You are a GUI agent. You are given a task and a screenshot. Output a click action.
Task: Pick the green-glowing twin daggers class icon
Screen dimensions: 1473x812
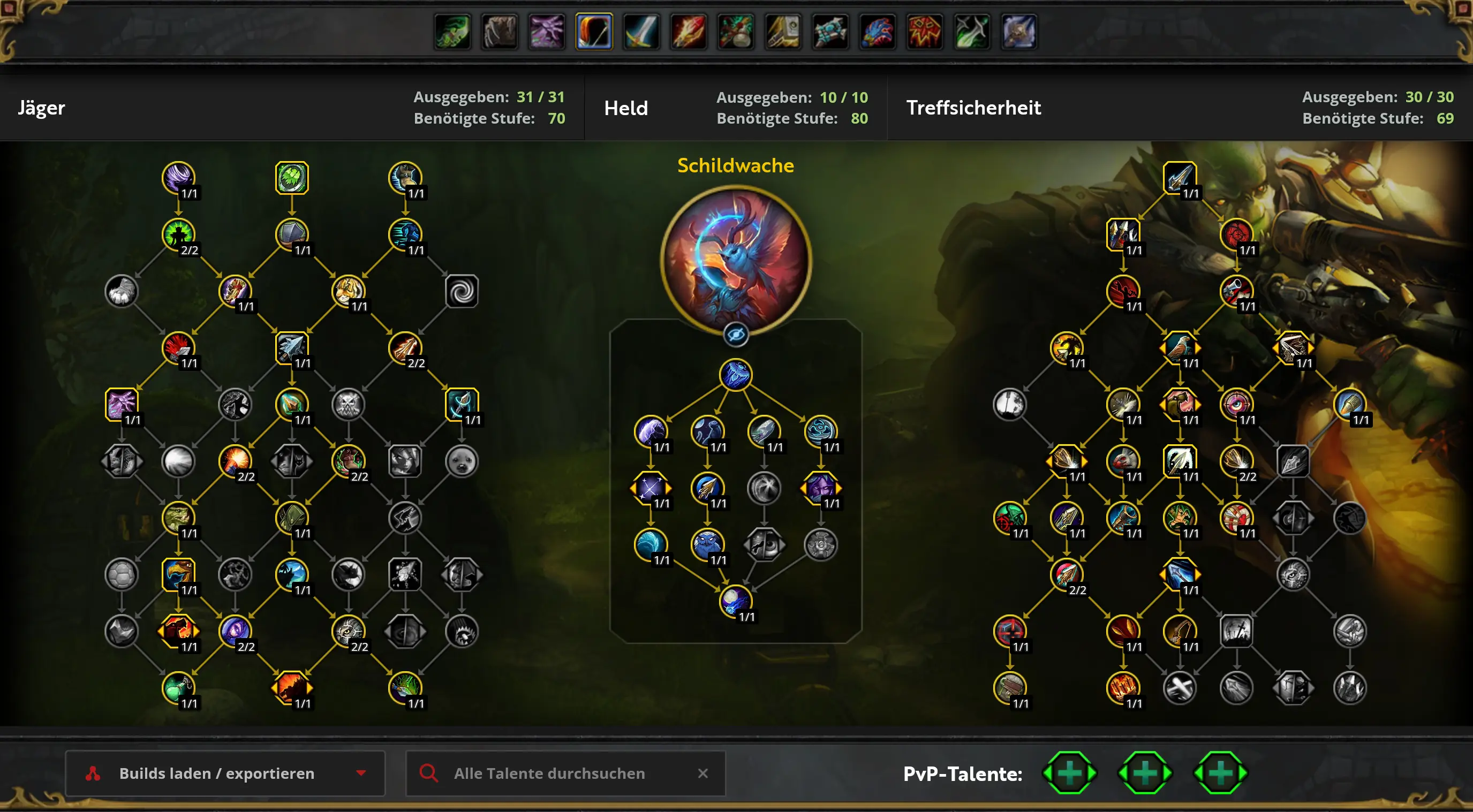pyautogui.click(x=971, y=32)
